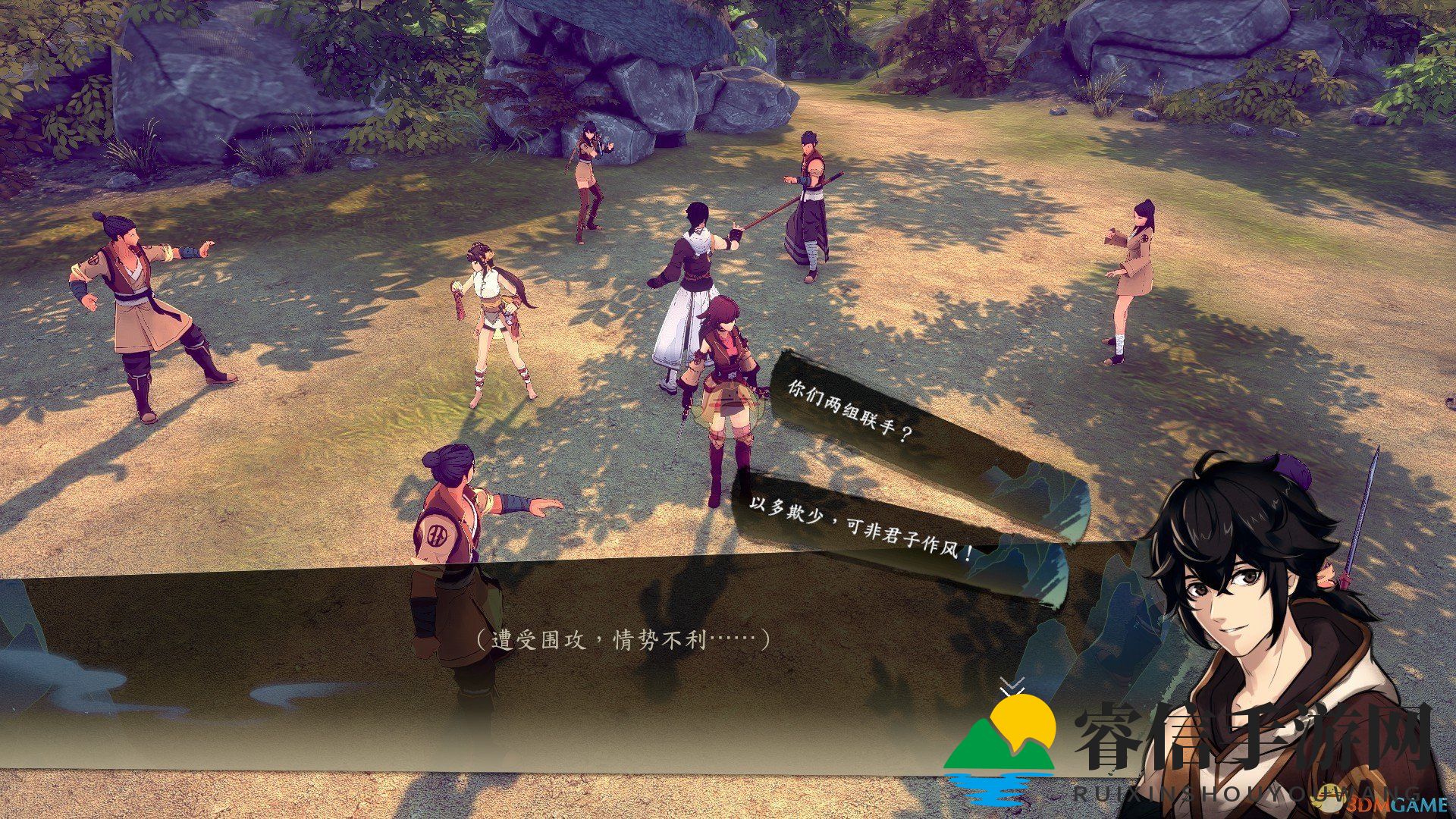Click the dialogue continue arrow
The height and width of the screenshot is (819, 1456).
pos(1012,686)
